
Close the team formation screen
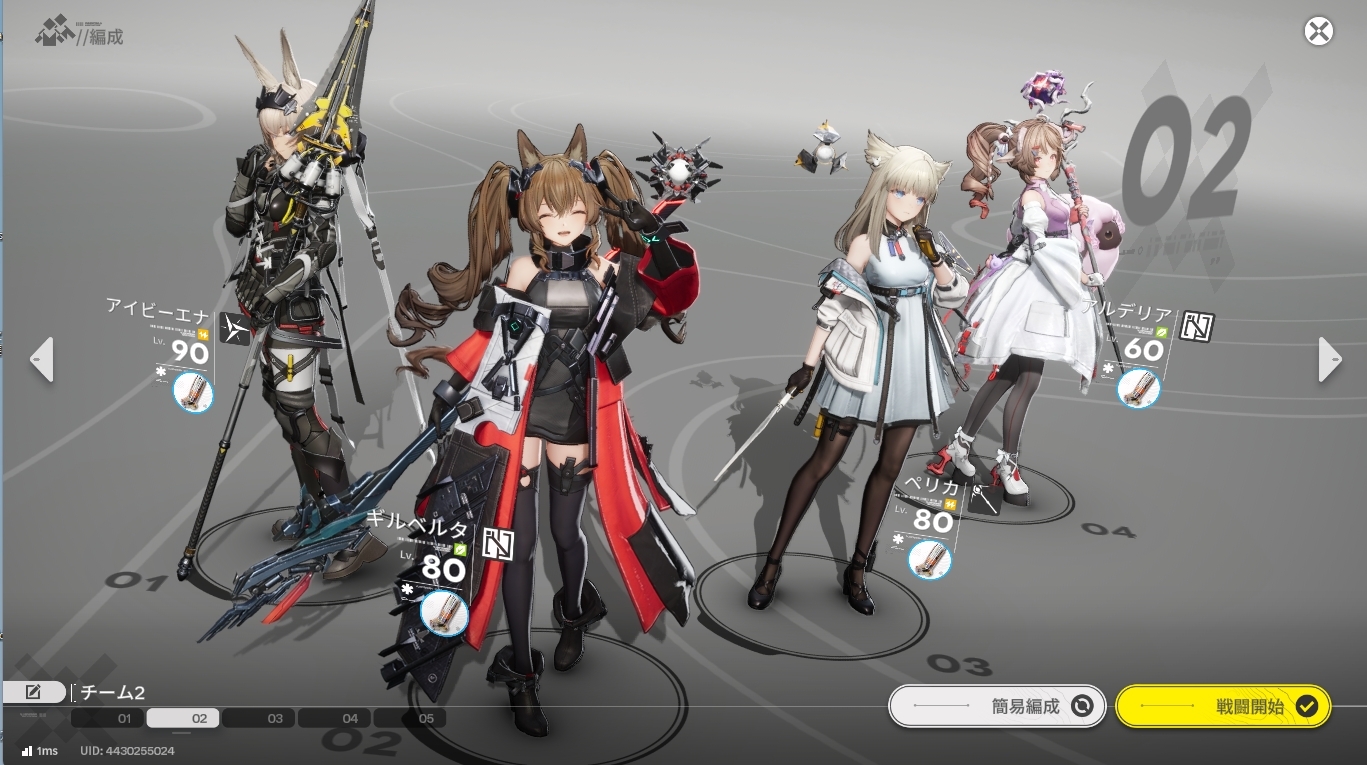click(1318, 31)
